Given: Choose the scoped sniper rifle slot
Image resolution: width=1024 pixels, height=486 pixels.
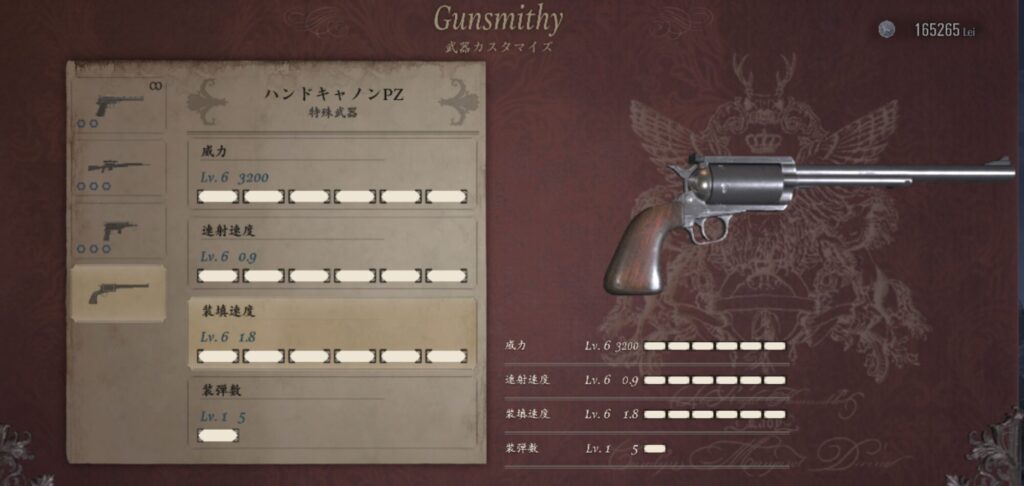Looking at the screenshot, I should click(119, 167).
